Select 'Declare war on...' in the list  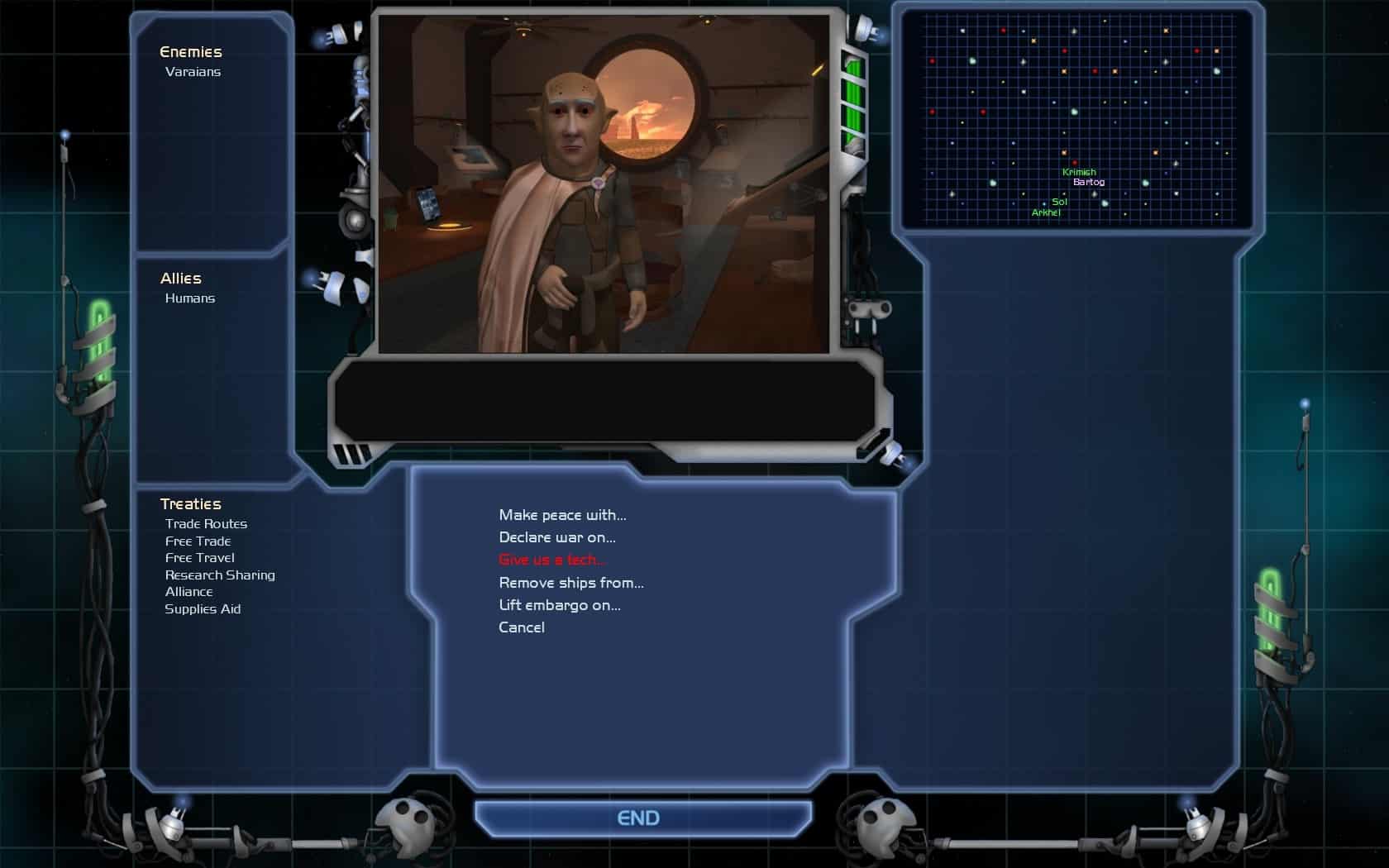point(557,537)
